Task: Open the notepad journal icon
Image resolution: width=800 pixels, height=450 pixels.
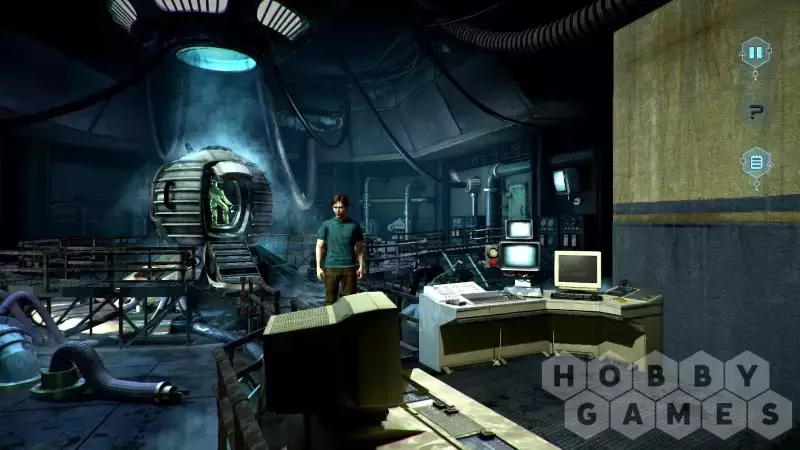Action: [755, 162]
